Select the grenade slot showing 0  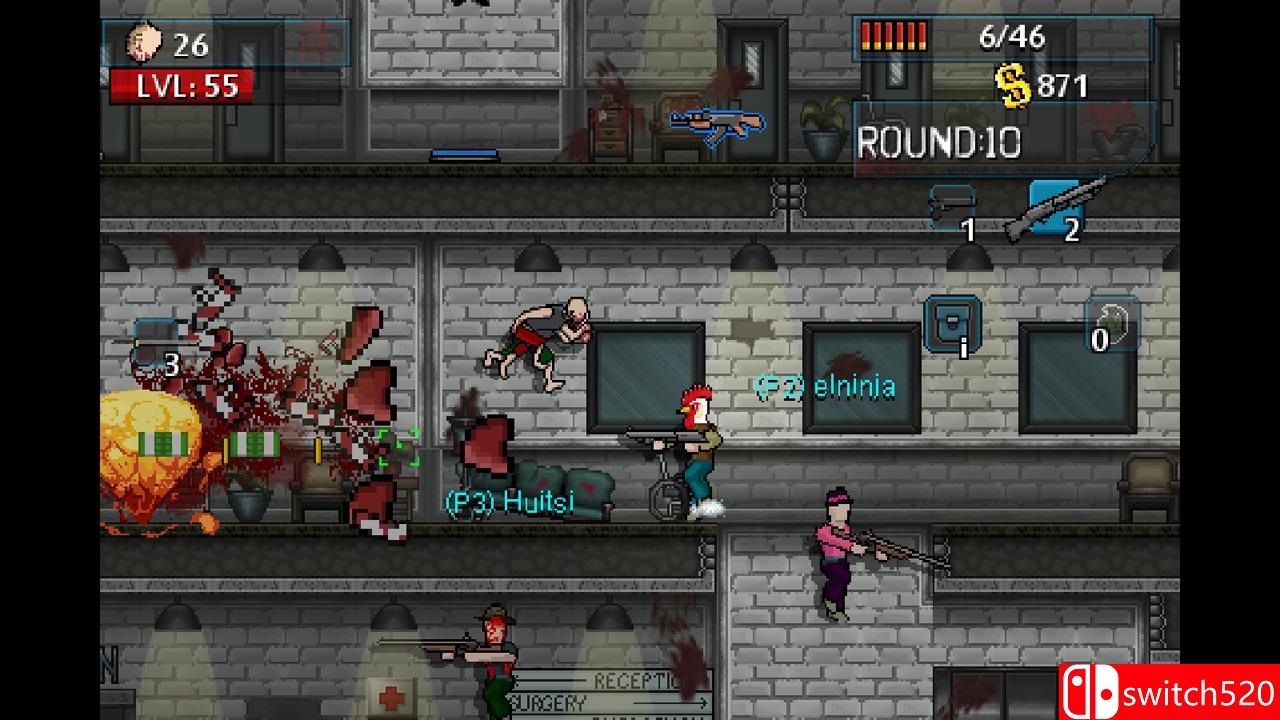(x=1112, y=324)
